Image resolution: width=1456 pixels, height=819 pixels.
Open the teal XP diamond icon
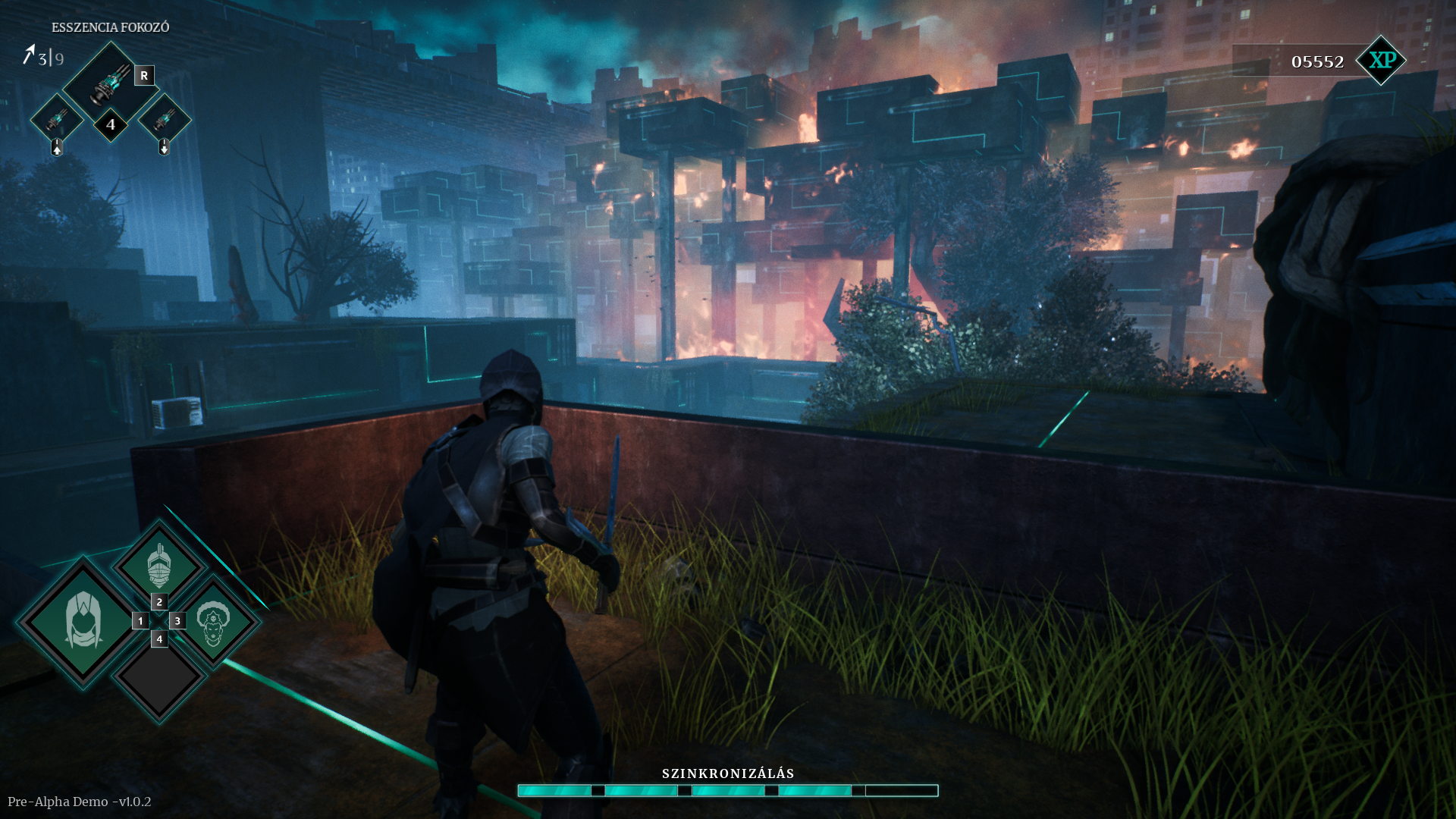(x=1381, y=61)
